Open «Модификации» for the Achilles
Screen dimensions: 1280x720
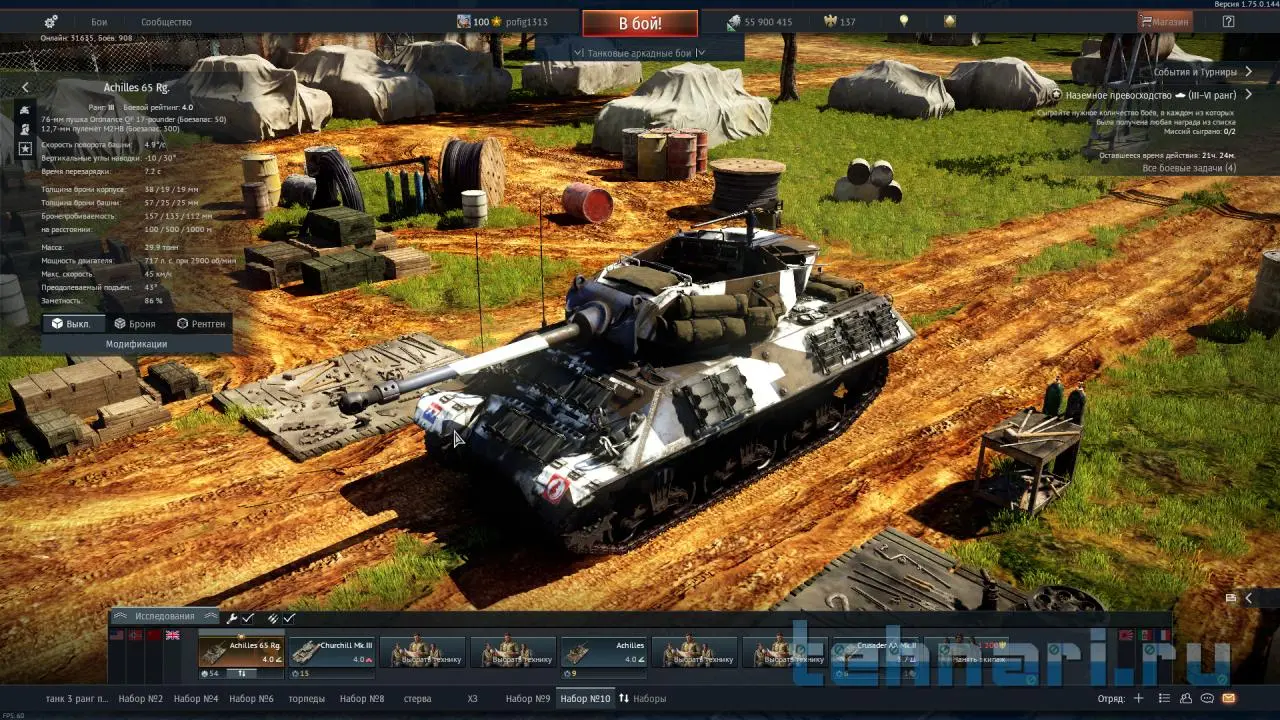[x=136, y=344]
